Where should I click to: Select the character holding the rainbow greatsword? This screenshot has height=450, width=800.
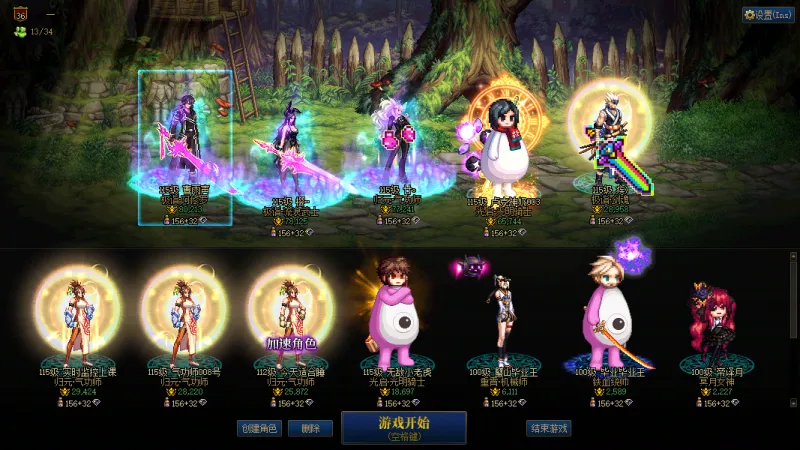(610, 140)
